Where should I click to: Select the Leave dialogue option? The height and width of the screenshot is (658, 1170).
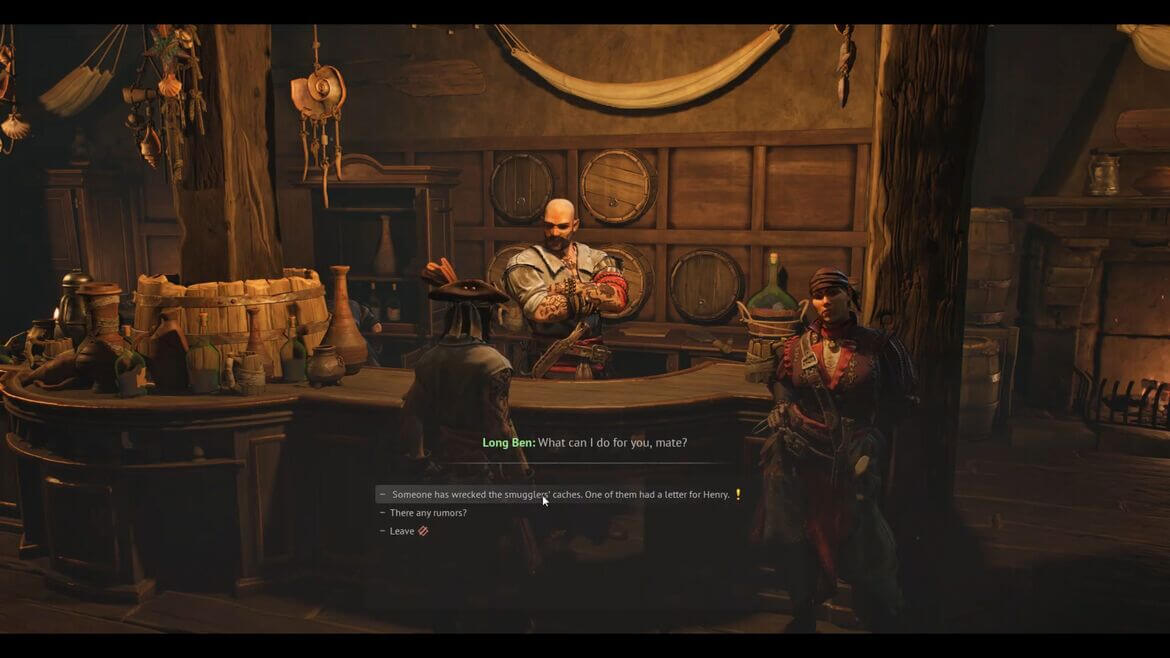[x=402, y=531]
